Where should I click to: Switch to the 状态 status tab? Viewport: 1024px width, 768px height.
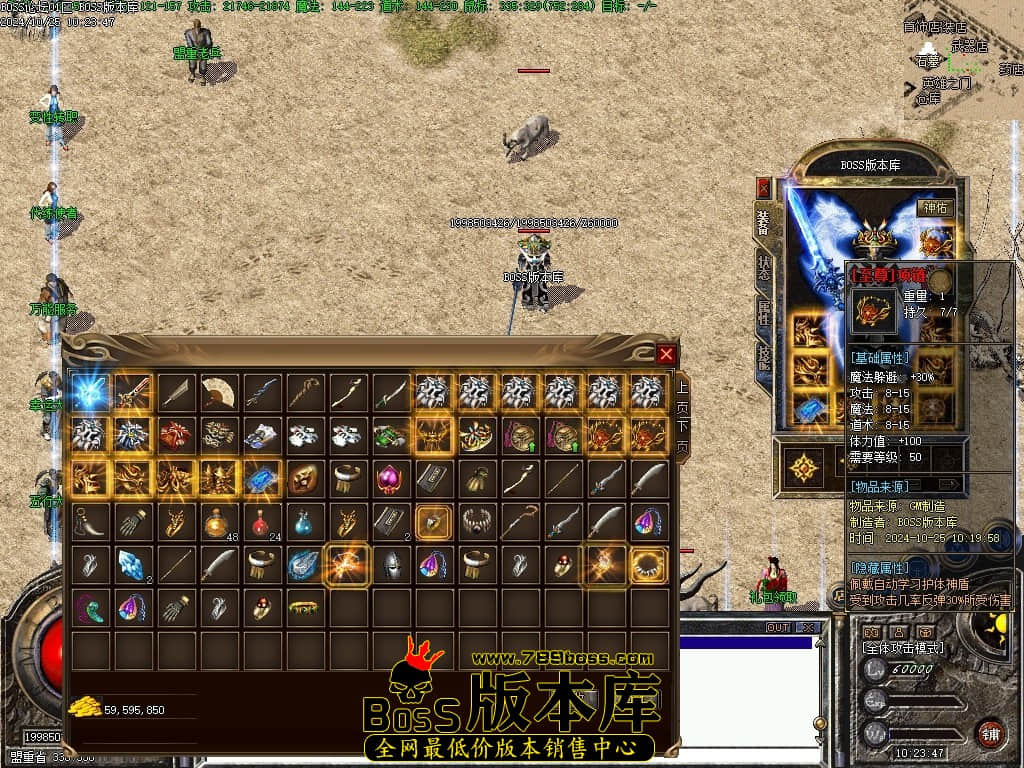pos(764,267)
